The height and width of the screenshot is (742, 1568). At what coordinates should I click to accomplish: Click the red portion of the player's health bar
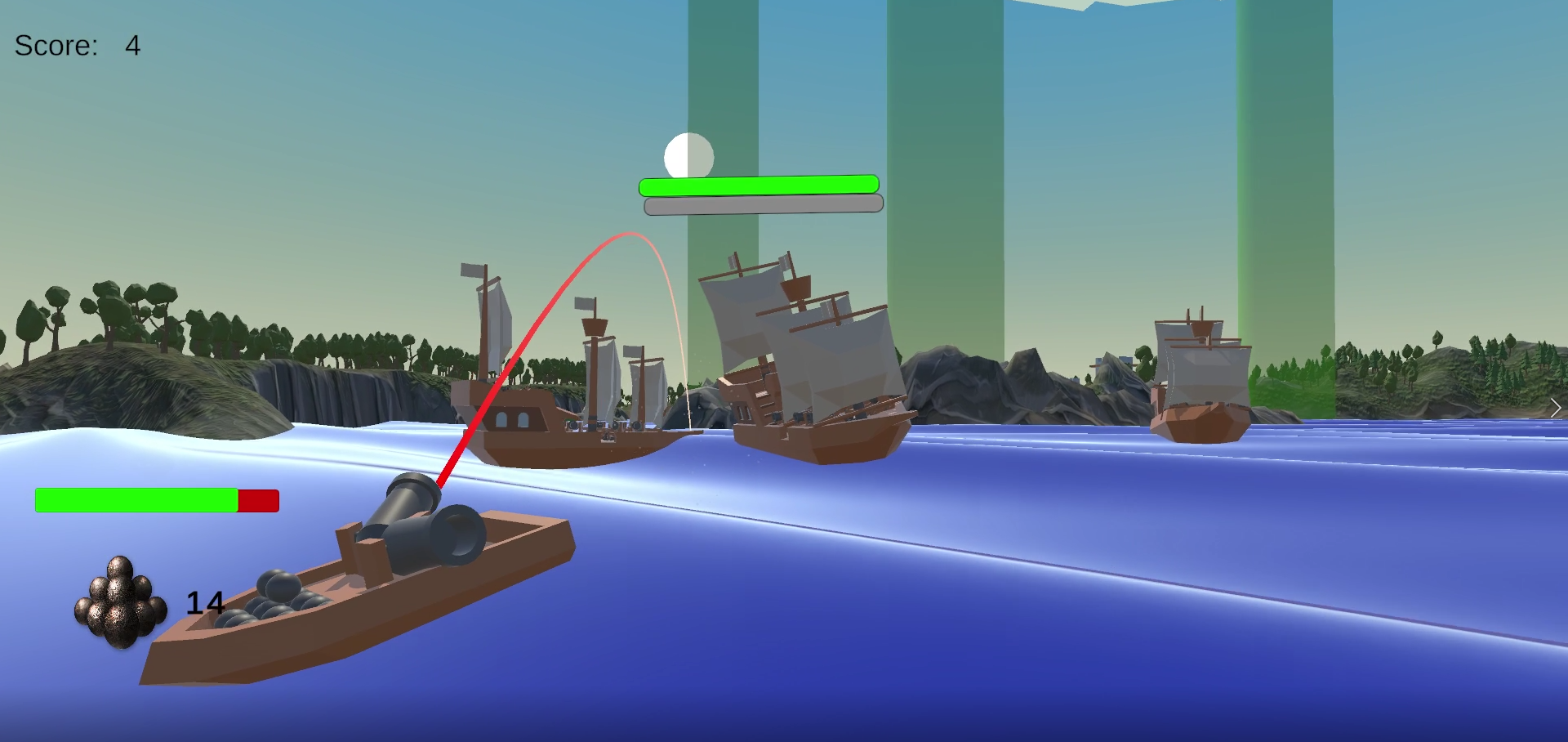coord(257,499)
